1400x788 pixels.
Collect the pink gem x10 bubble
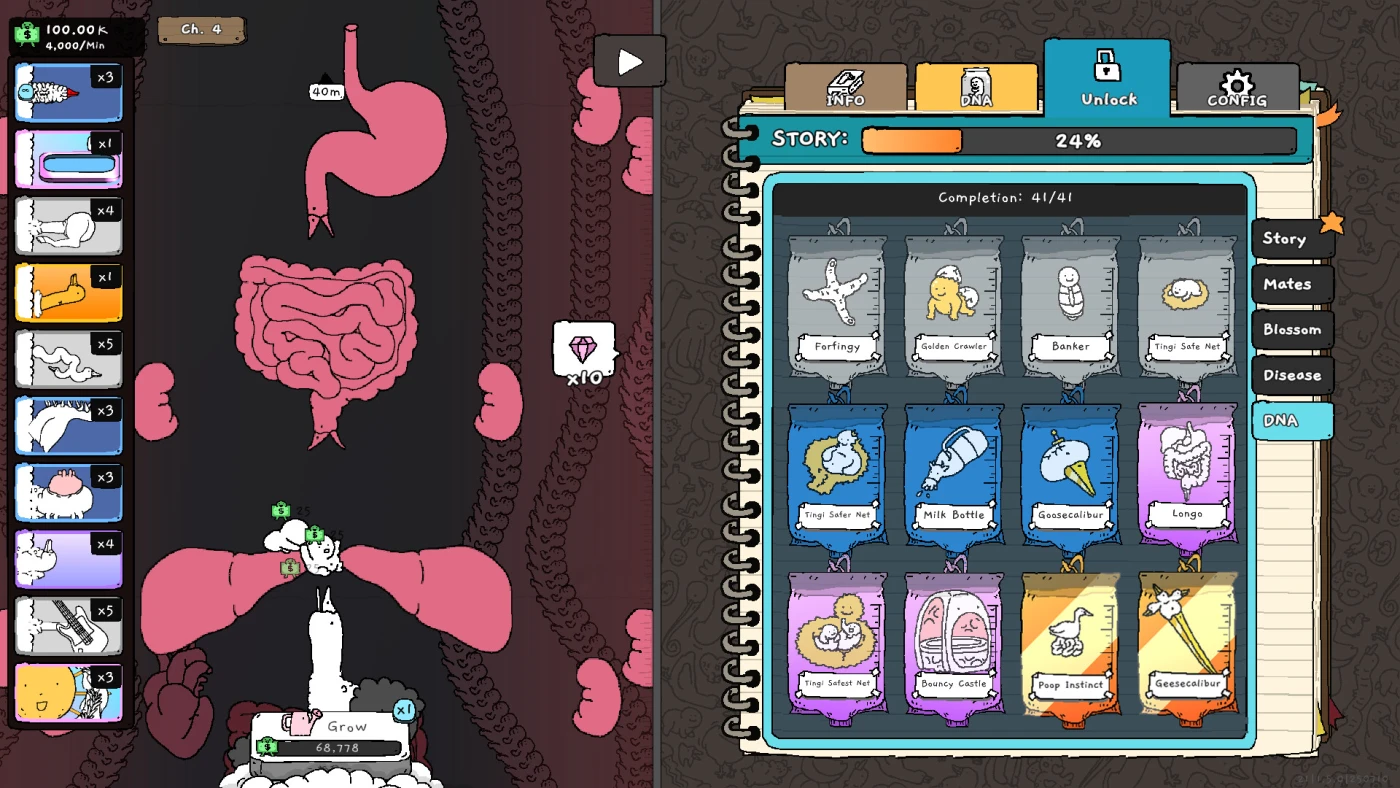point(584,350)
